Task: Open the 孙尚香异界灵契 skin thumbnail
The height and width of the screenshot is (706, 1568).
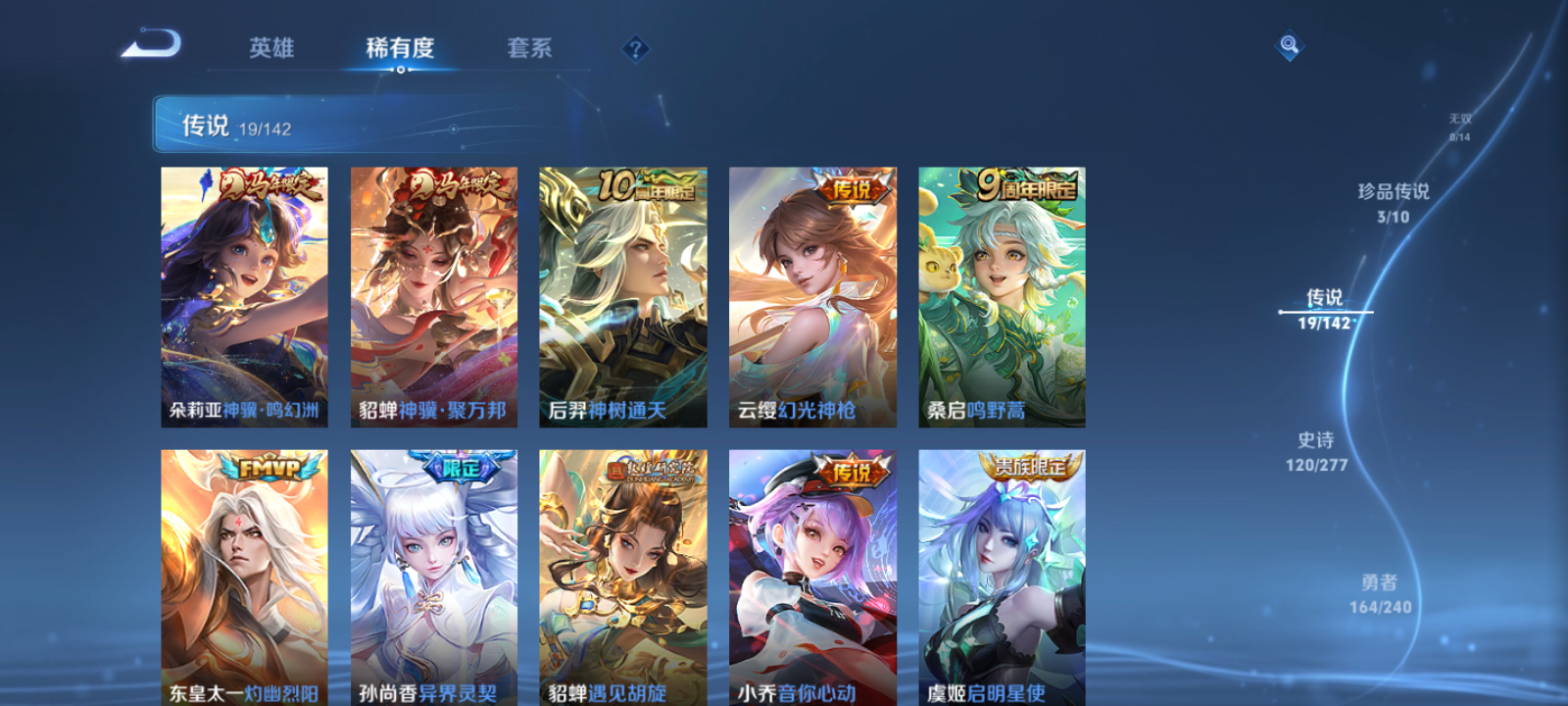Action: click(x=431, y=569)
